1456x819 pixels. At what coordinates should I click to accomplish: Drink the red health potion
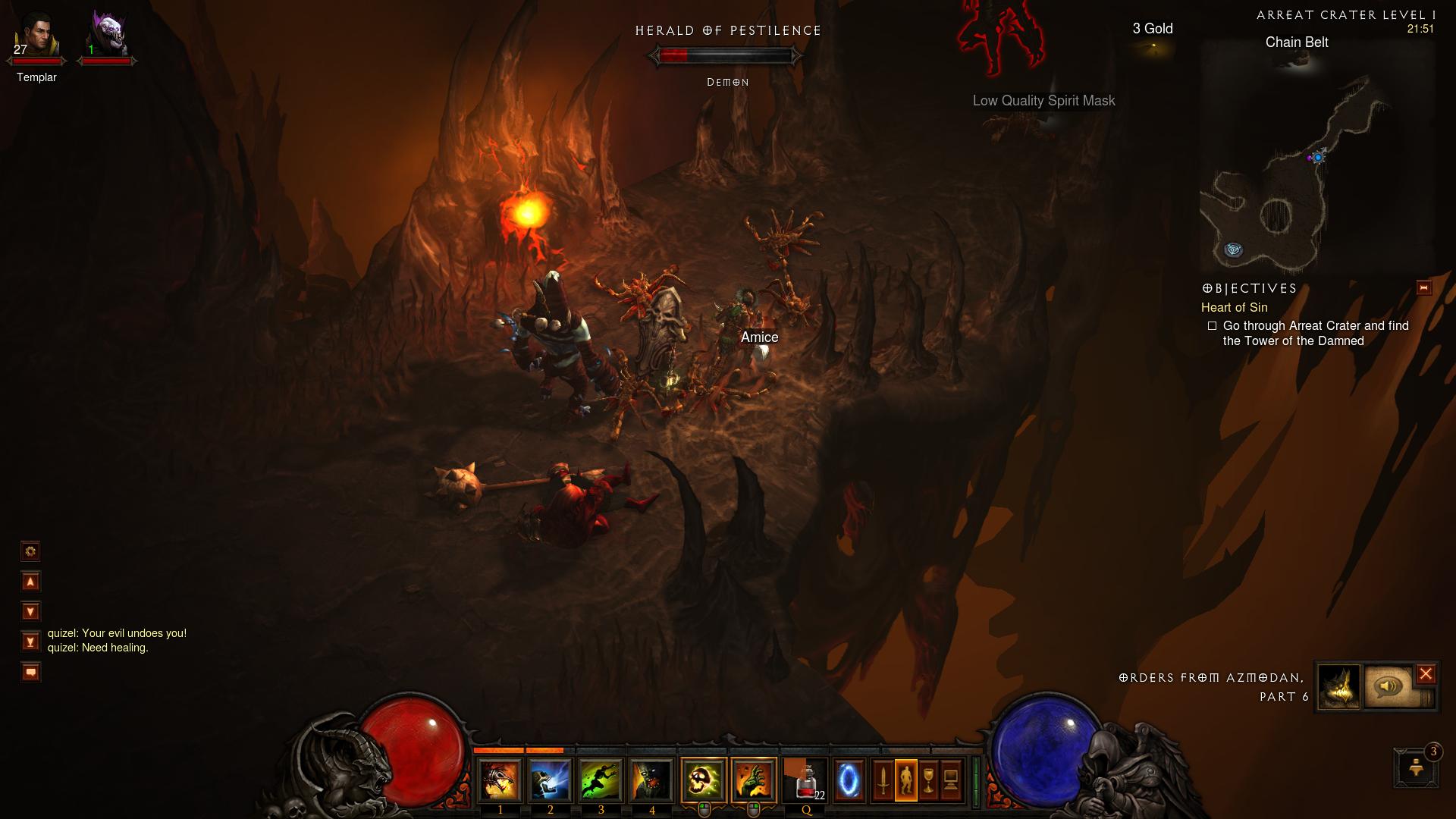pos(807,780)
